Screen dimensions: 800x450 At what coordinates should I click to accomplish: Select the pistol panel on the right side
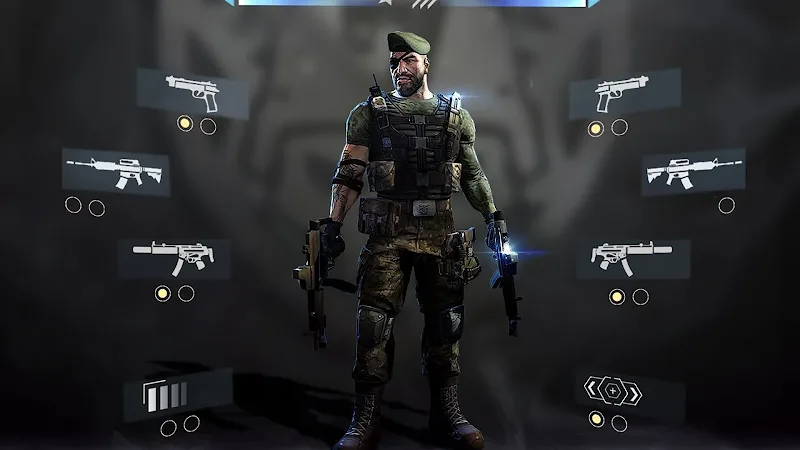pos(624,94)
